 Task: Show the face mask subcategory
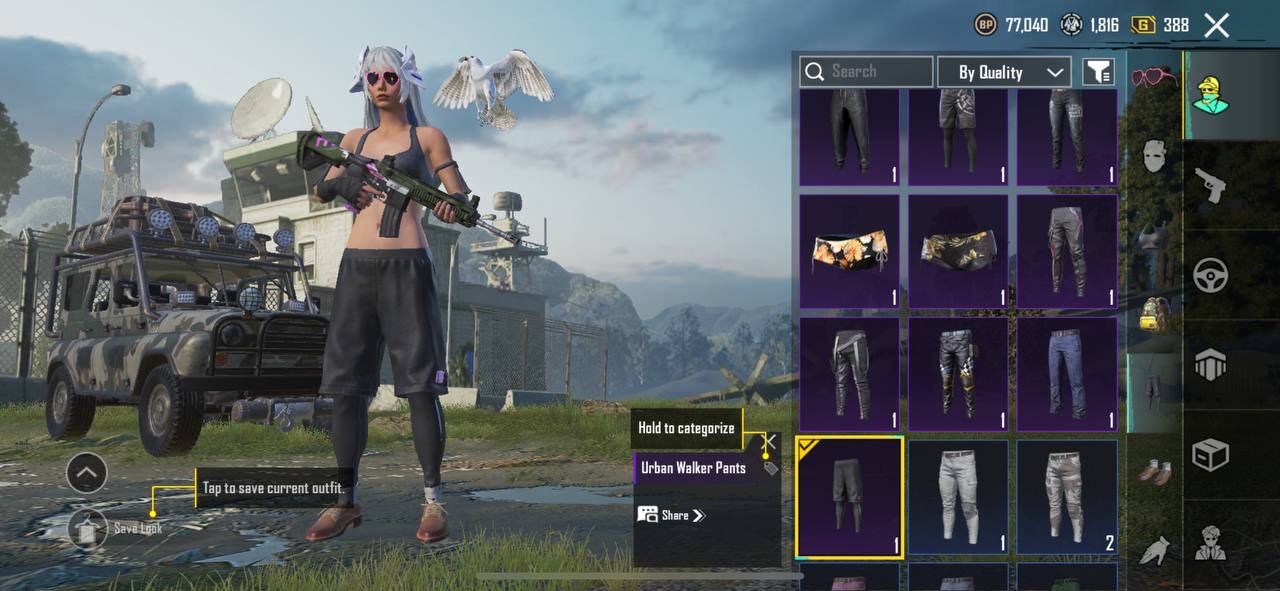(x=1154, y=155)
